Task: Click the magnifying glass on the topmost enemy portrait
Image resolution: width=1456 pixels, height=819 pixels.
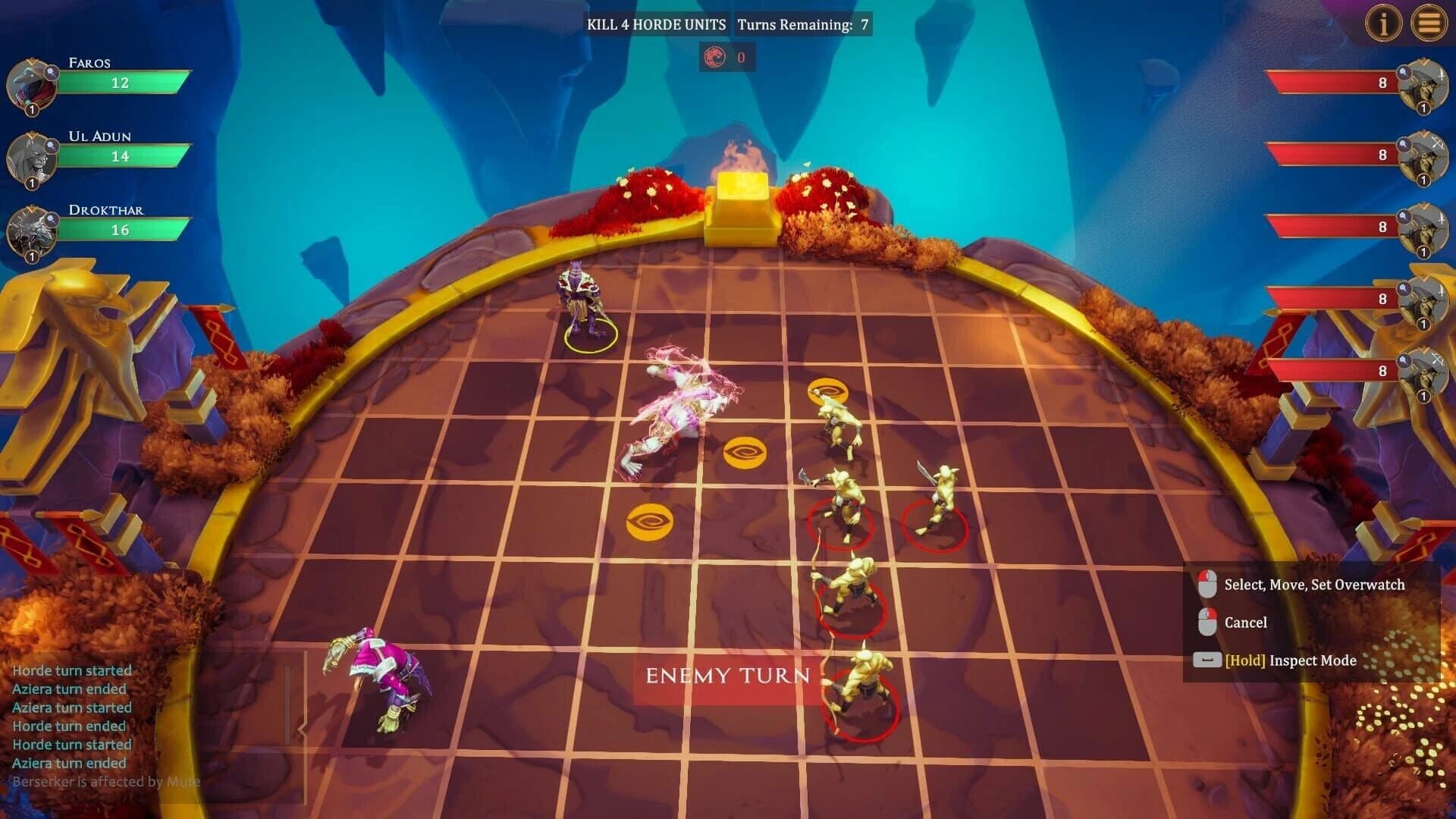Action: [1403, 71]
